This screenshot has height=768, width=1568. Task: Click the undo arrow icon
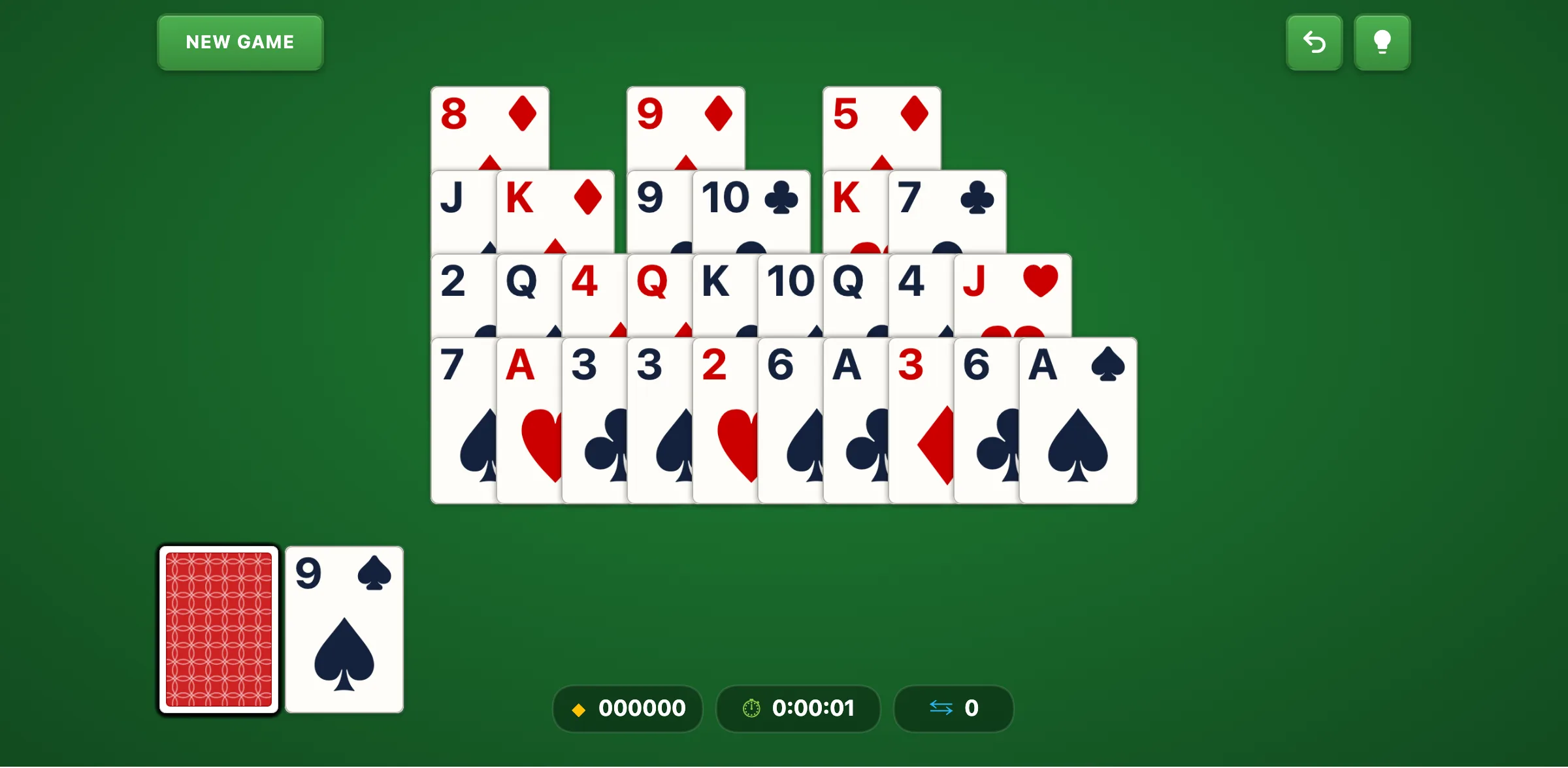pyautogui.click(x=1314, y=42)
